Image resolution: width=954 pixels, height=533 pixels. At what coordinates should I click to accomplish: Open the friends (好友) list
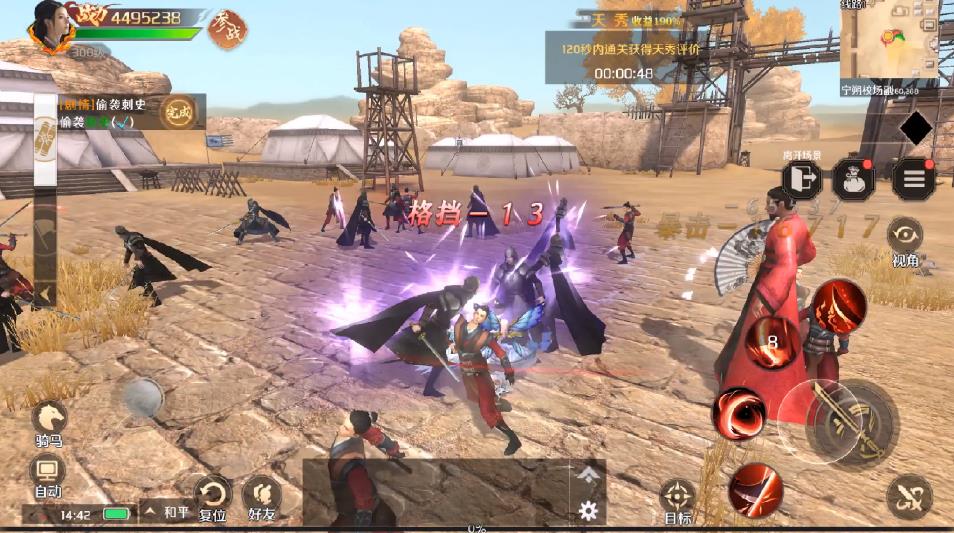click(261, 495)
